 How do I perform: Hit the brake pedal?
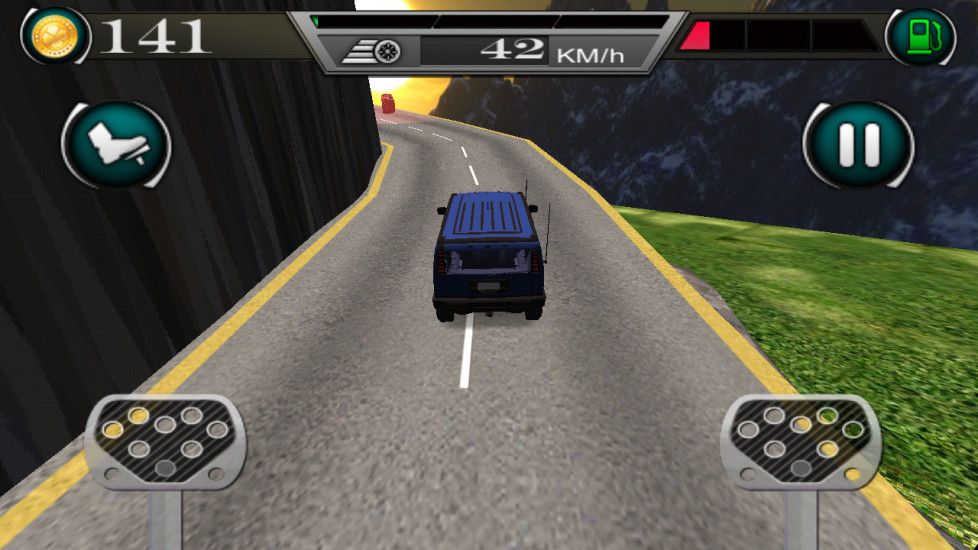coord(165,442)
